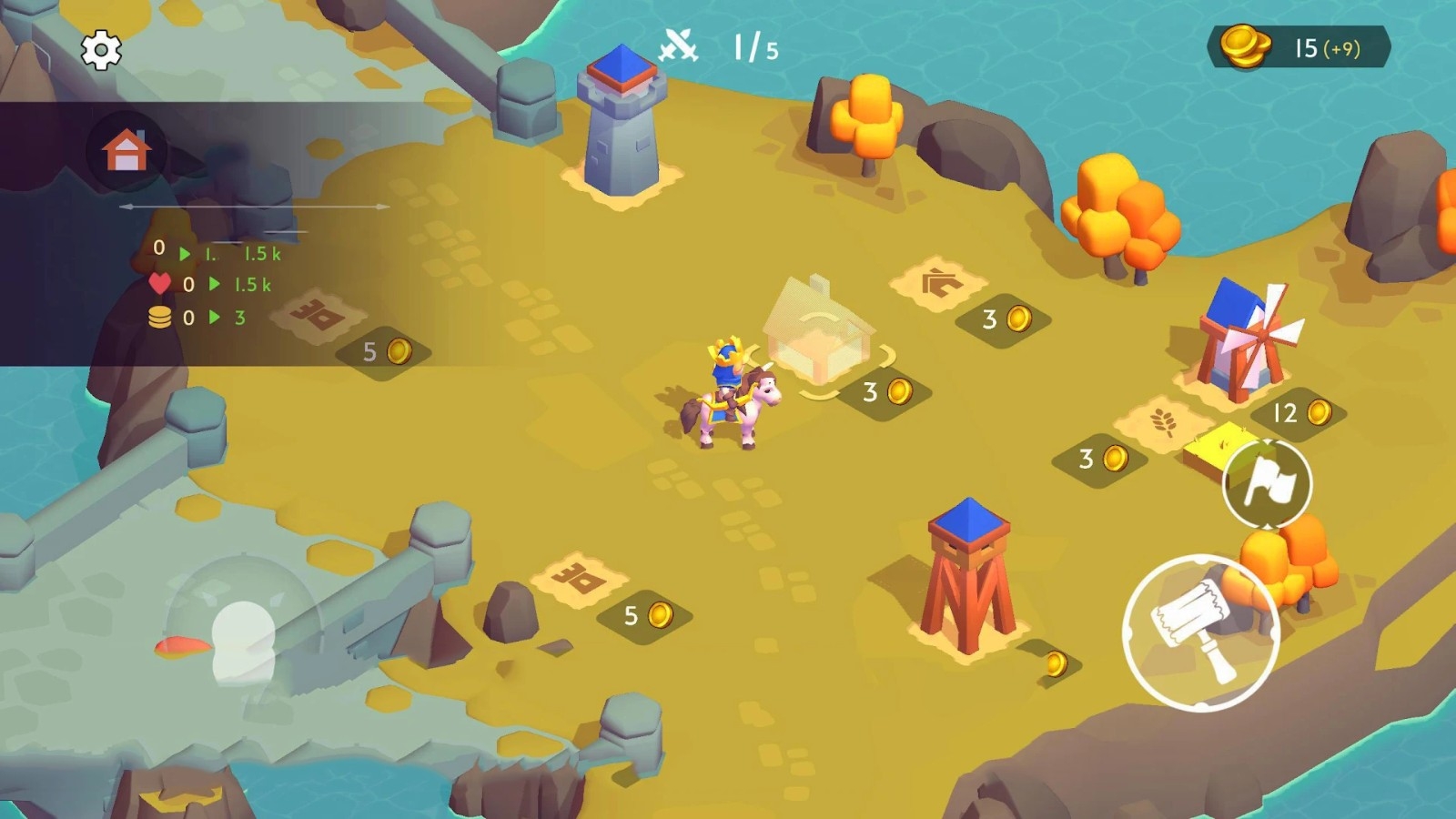Open settings with the gear icon
The height and width of the screenshot is (819, 1456).
click(101, 50)
